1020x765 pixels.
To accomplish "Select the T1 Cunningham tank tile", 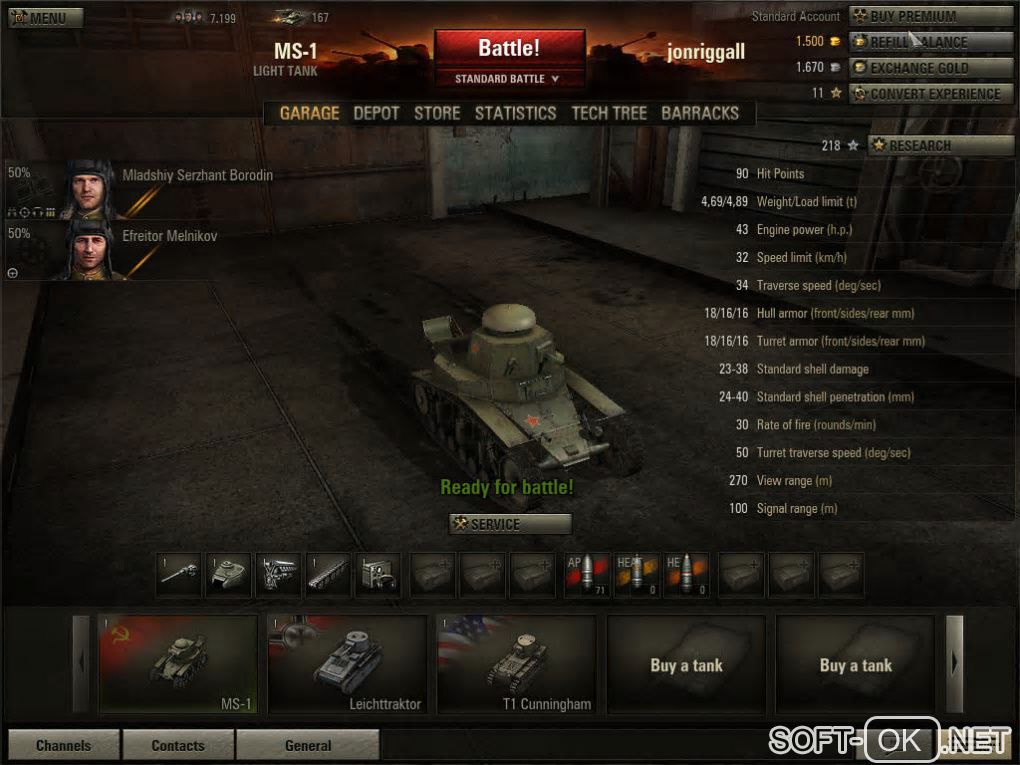I will click(x=516, y=664).
